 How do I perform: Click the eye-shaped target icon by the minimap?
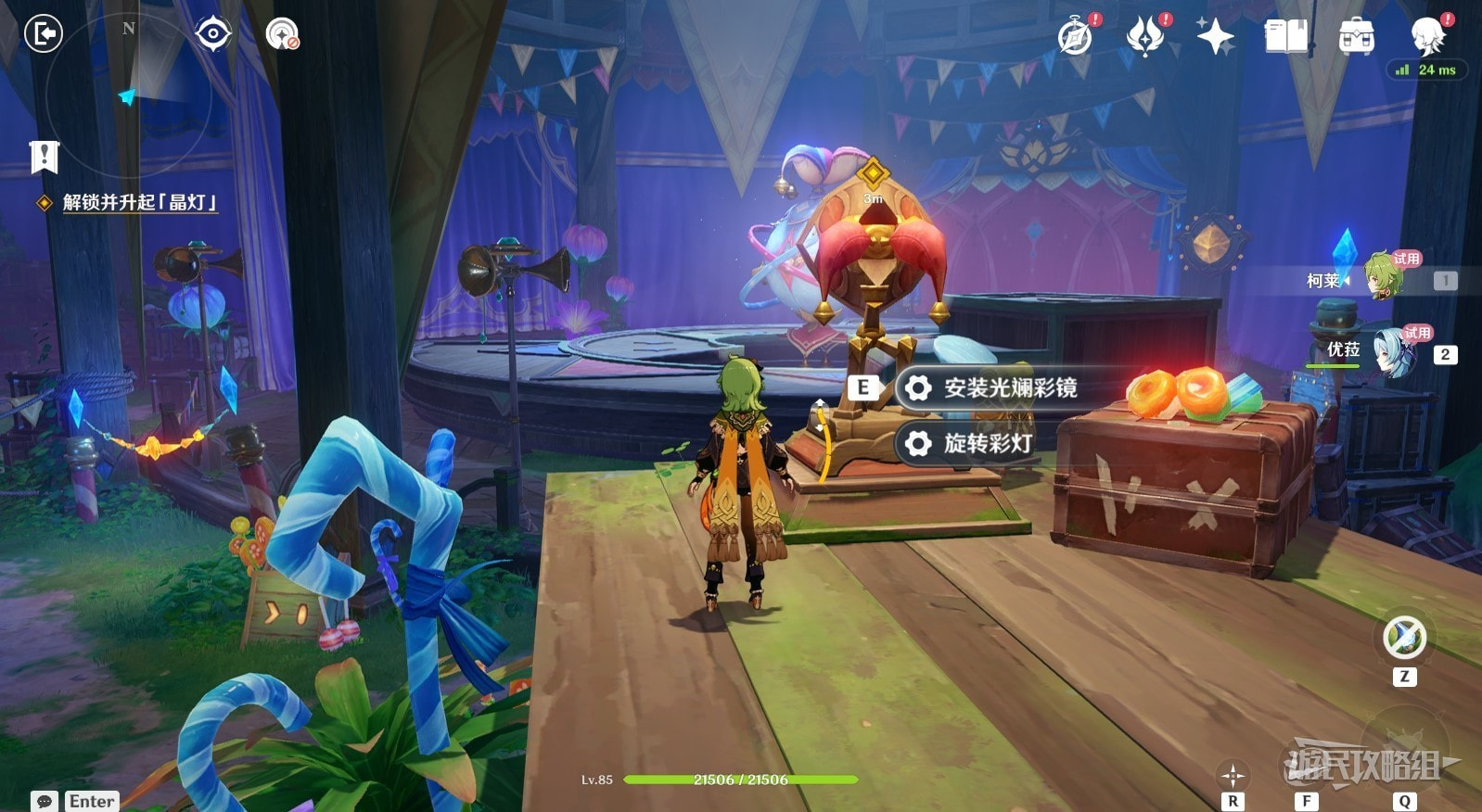[212, 34]
